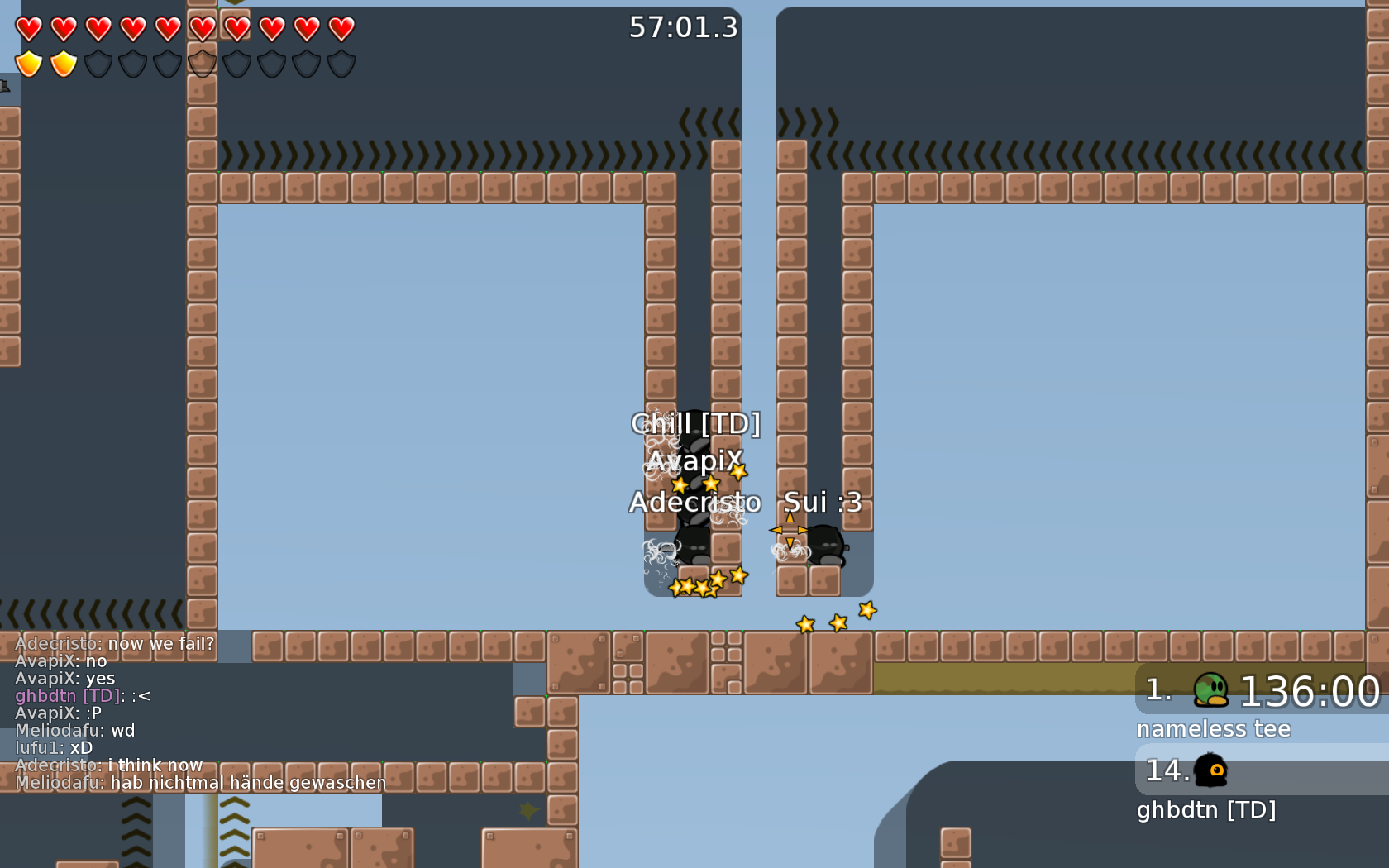The height and width of the screenshot is (868, 1389).
Task: Click the first red heart in the health bar
Action: (29, 29)
